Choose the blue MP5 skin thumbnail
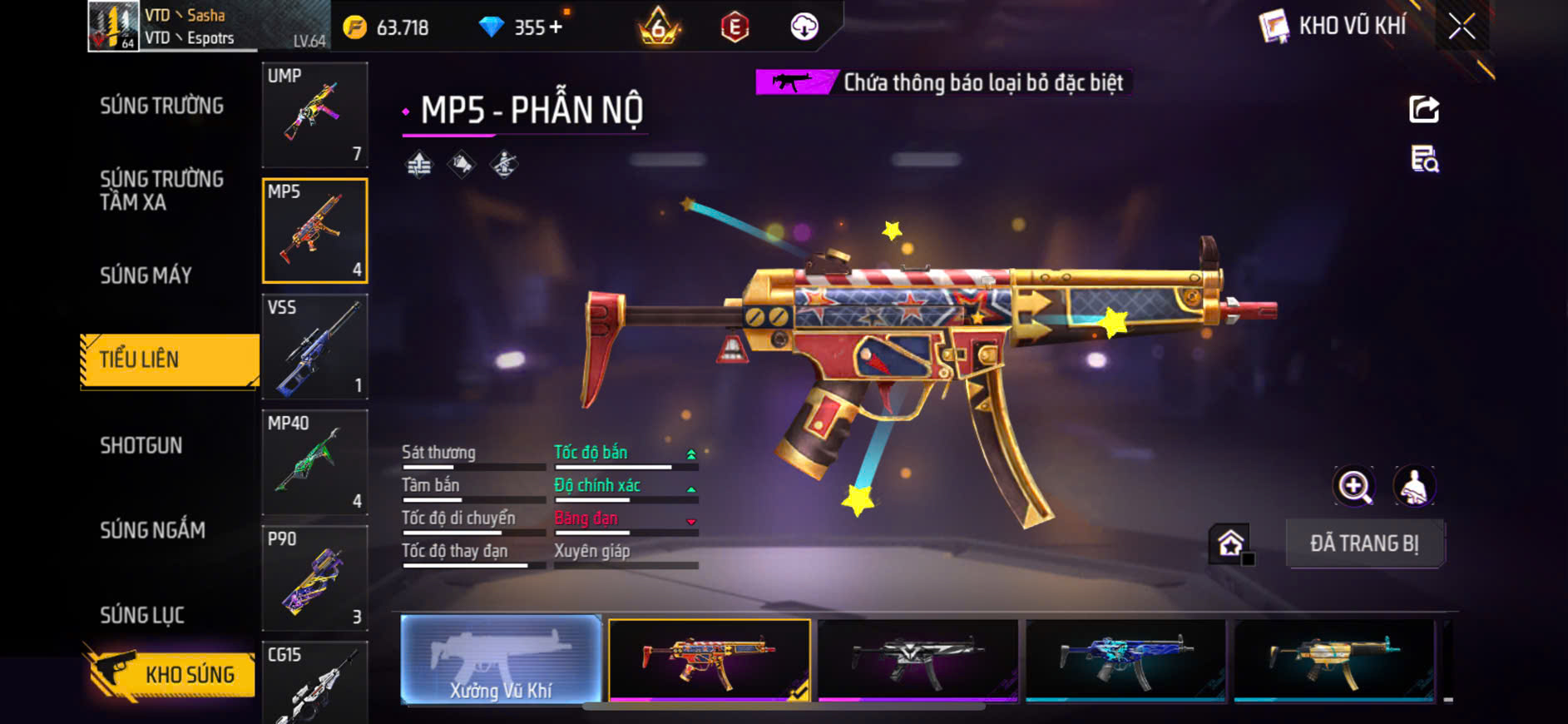This screenshot has height=724, width=1568. pyautogui.click(x=1125, y=660)
